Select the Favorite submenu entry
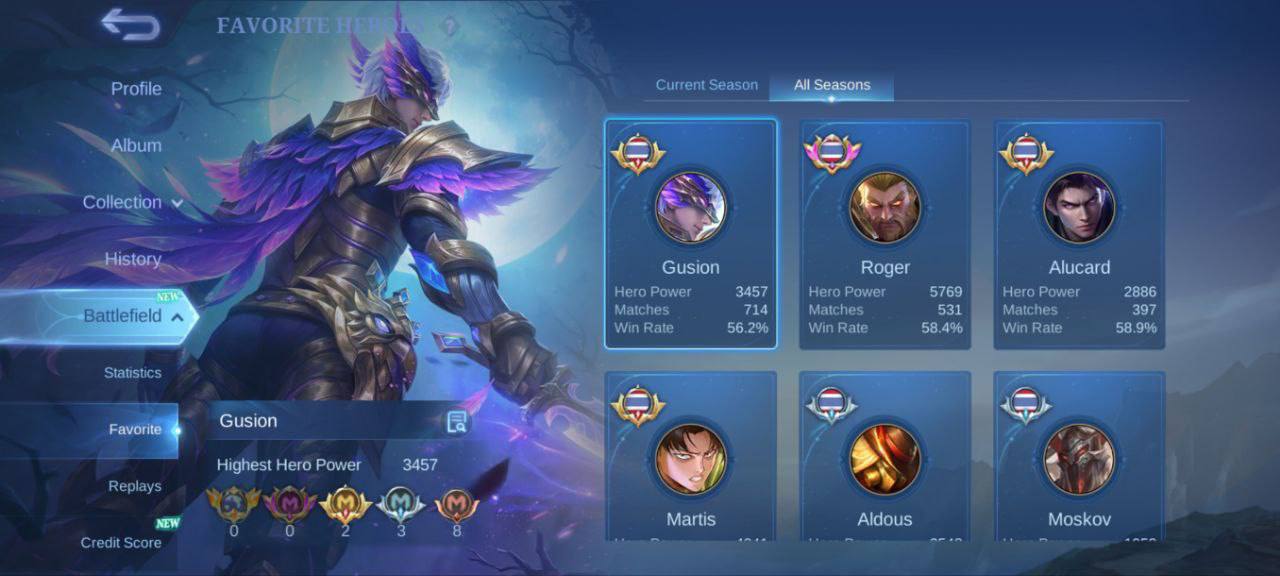1280x576 pixels. tap(135, 430)
